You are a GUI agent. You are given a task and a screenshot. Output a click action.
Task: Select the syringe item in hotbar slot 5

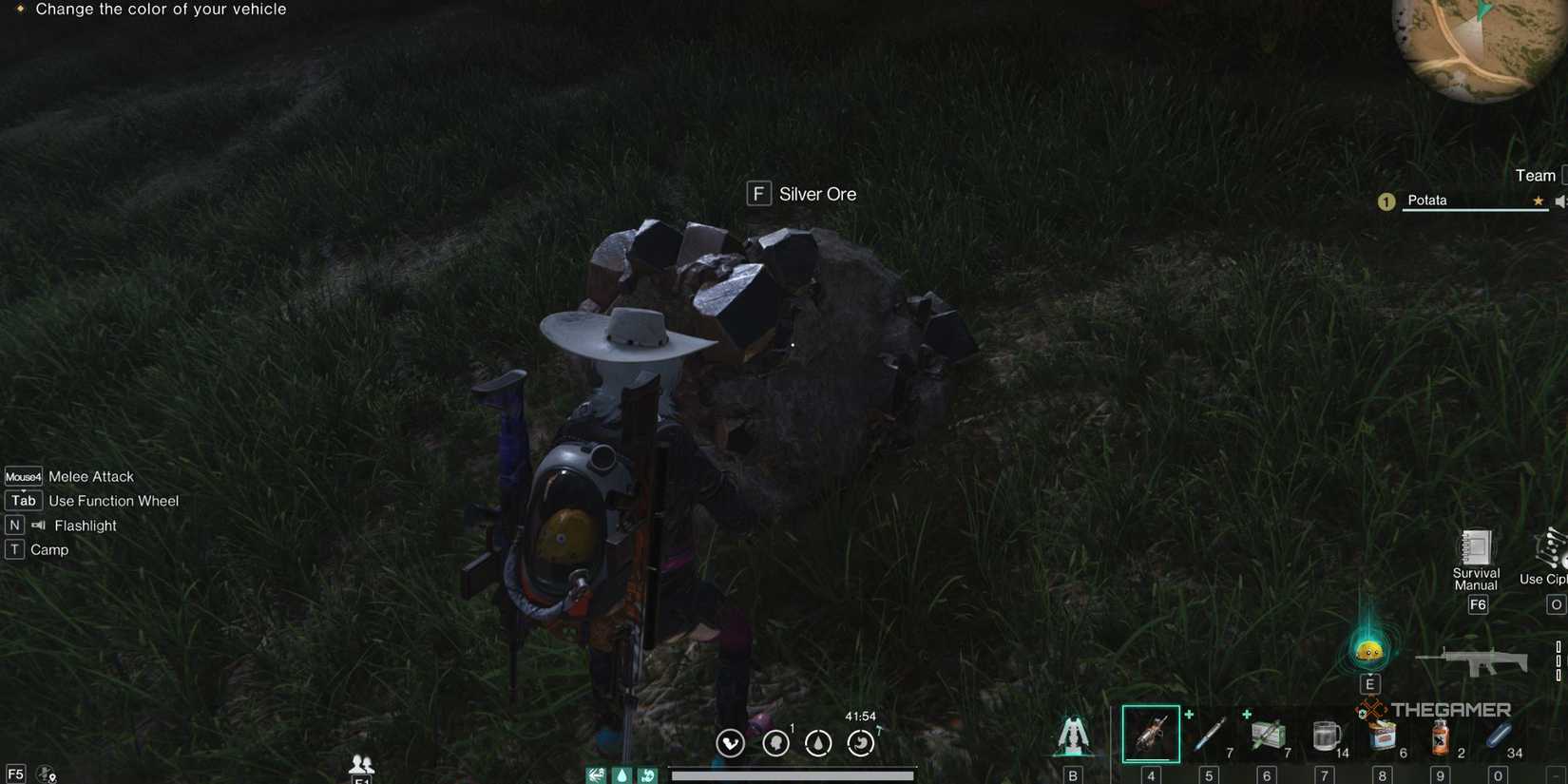point(1209,733)
